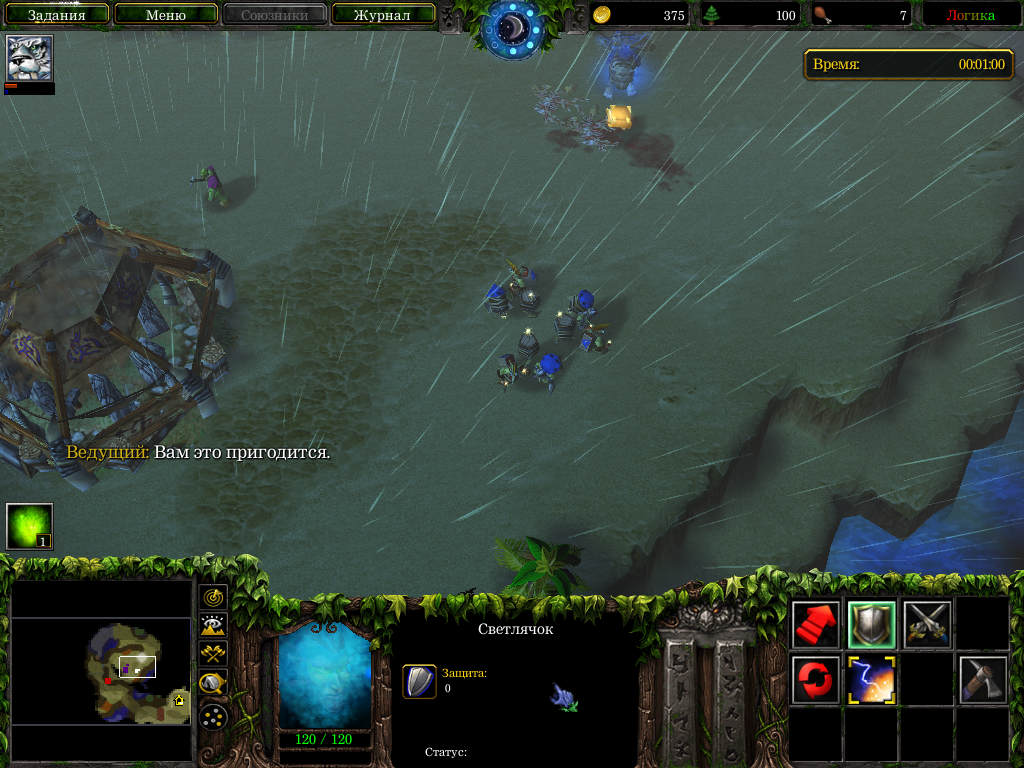Activate the red circular arrows patrol command
This screenshot has width=1024, height=768.
tap(816, 680)
